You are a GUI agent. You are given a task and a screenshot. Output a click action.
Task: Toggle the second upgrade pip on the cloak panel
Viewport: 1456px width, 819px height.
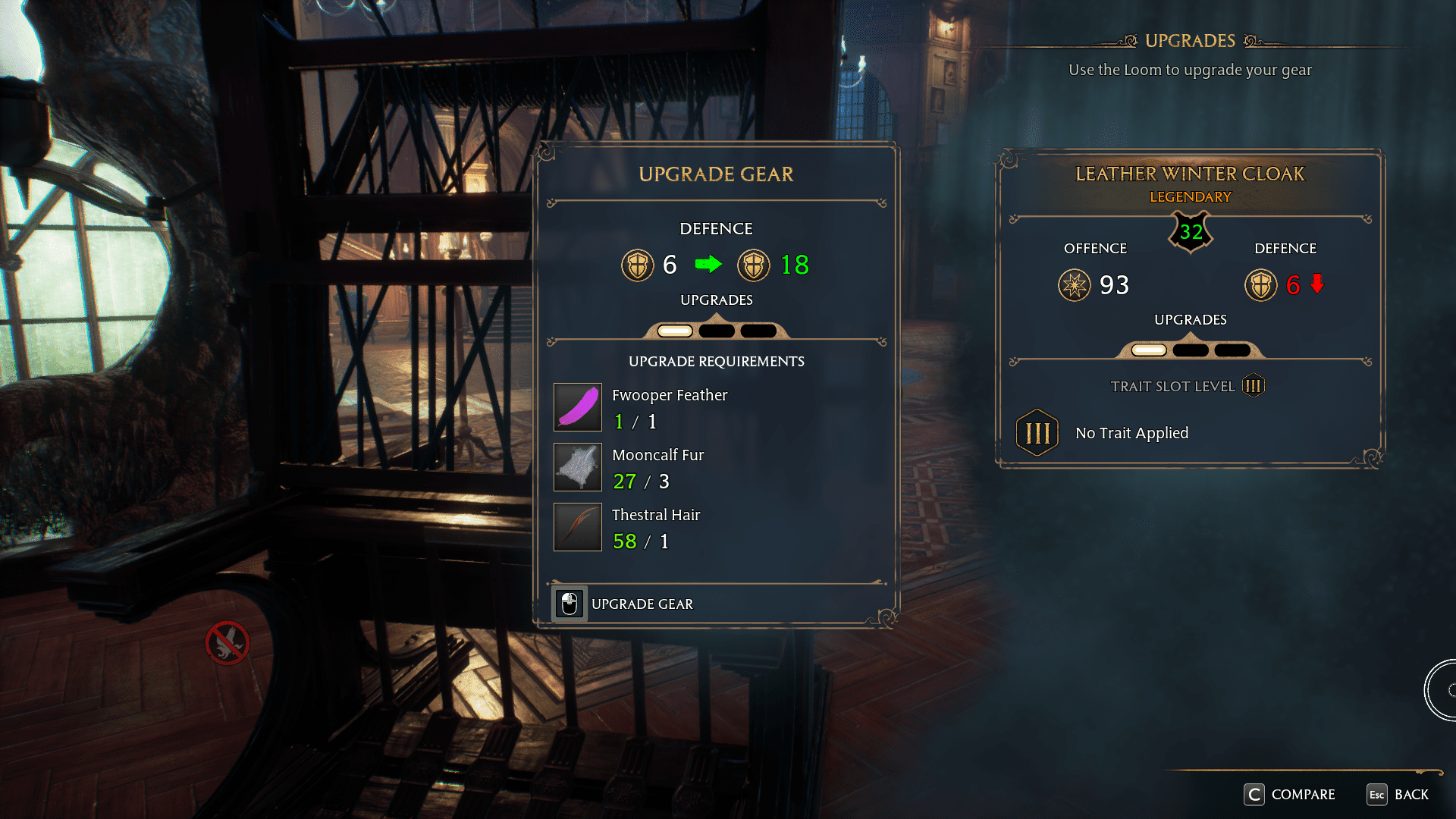[x=1192, y=350]
